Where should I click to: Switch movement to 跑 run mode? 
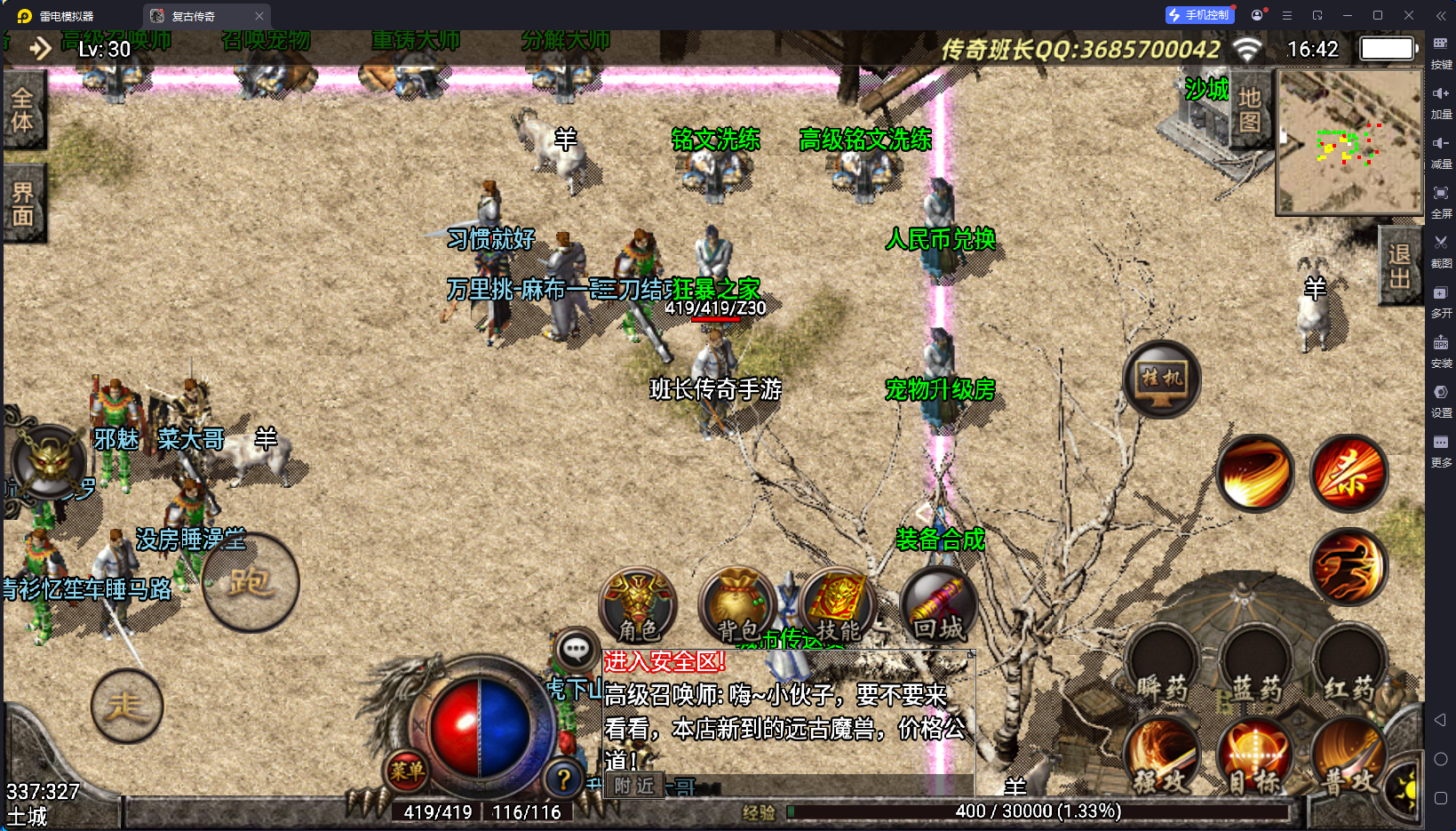[250, 583]
